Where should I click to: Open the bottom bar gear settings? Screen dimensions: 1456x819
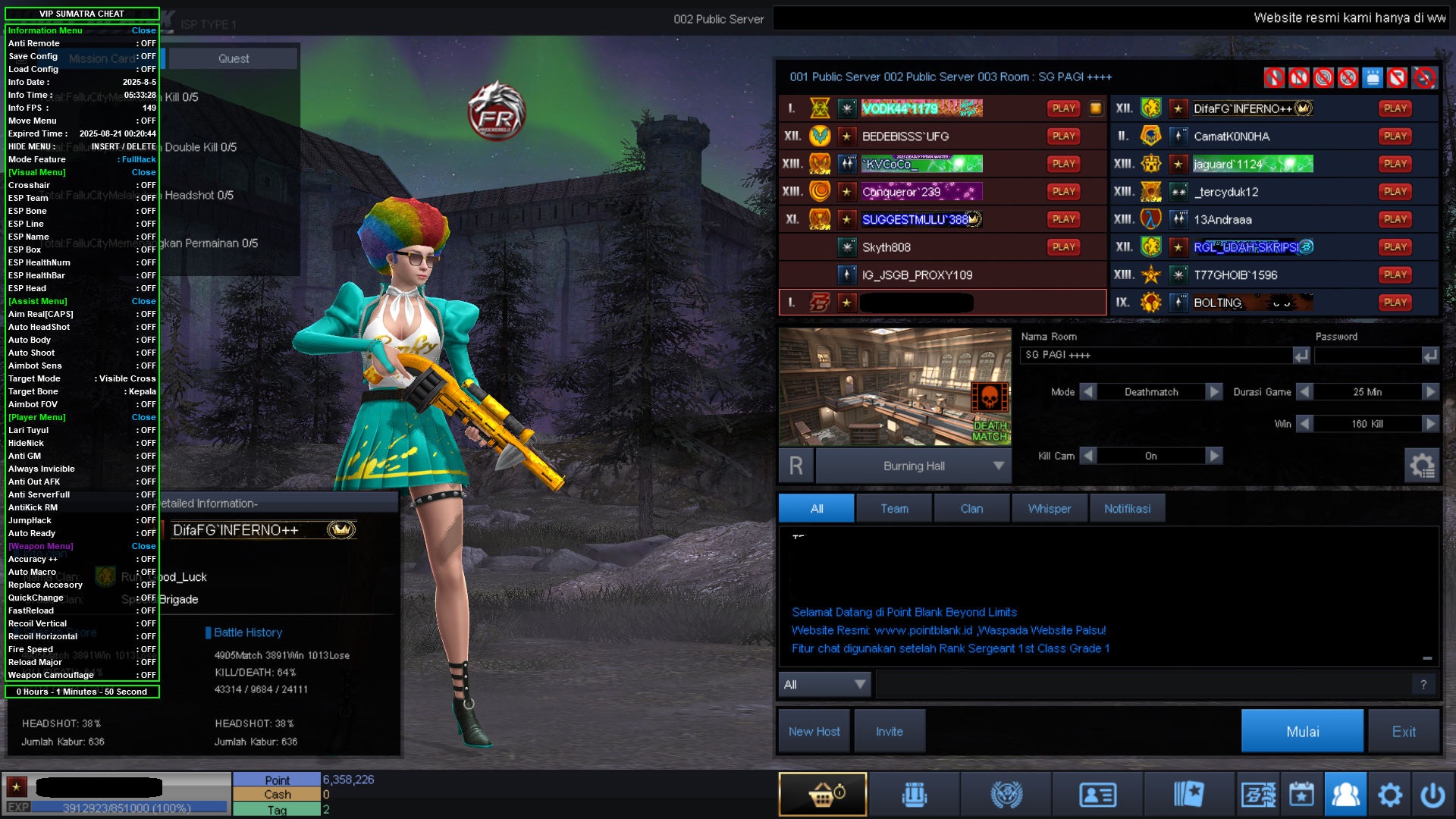click(1389, 794)
